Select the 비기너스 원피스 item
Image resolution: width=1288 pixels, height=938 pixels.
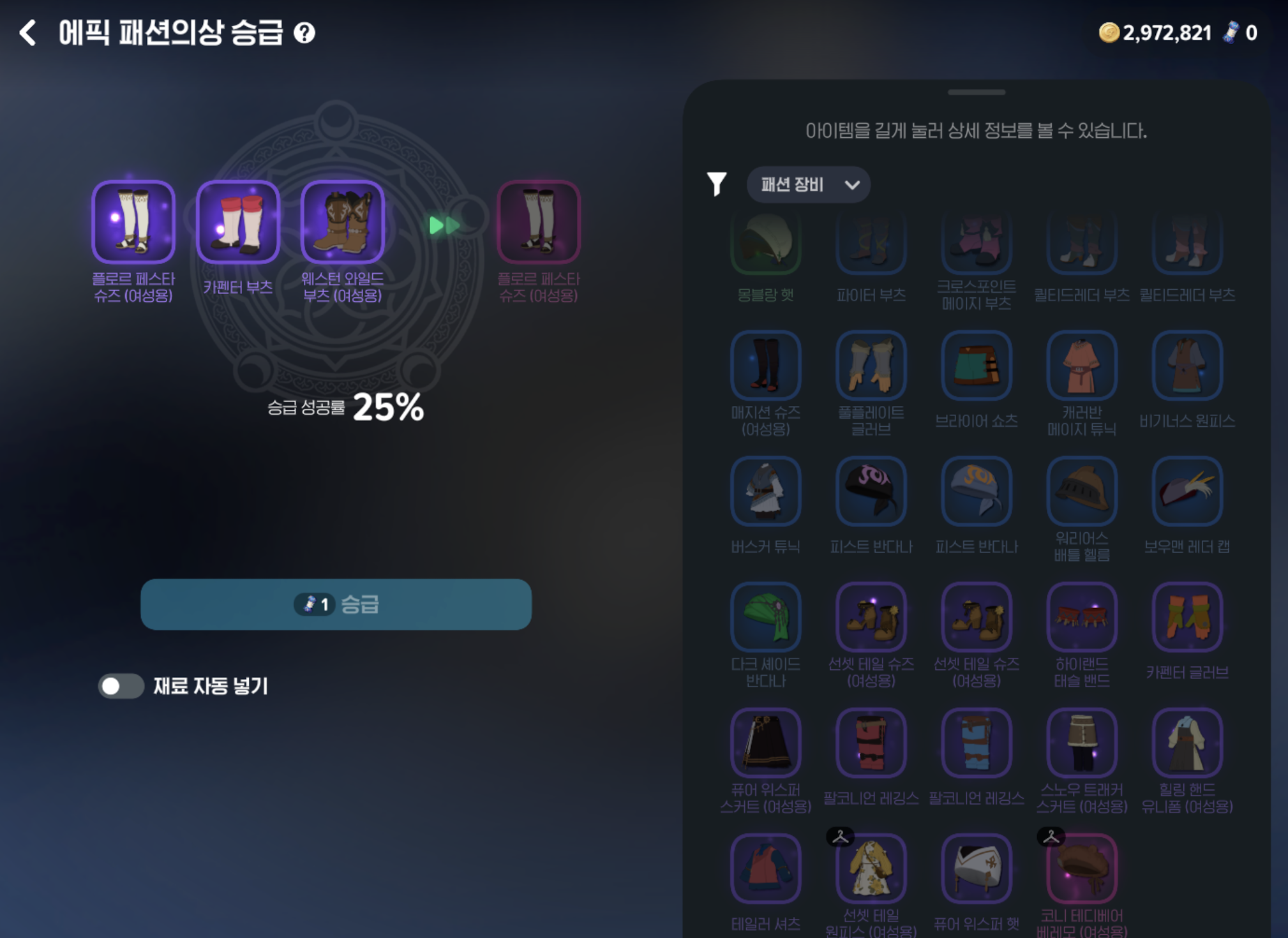1187,366
